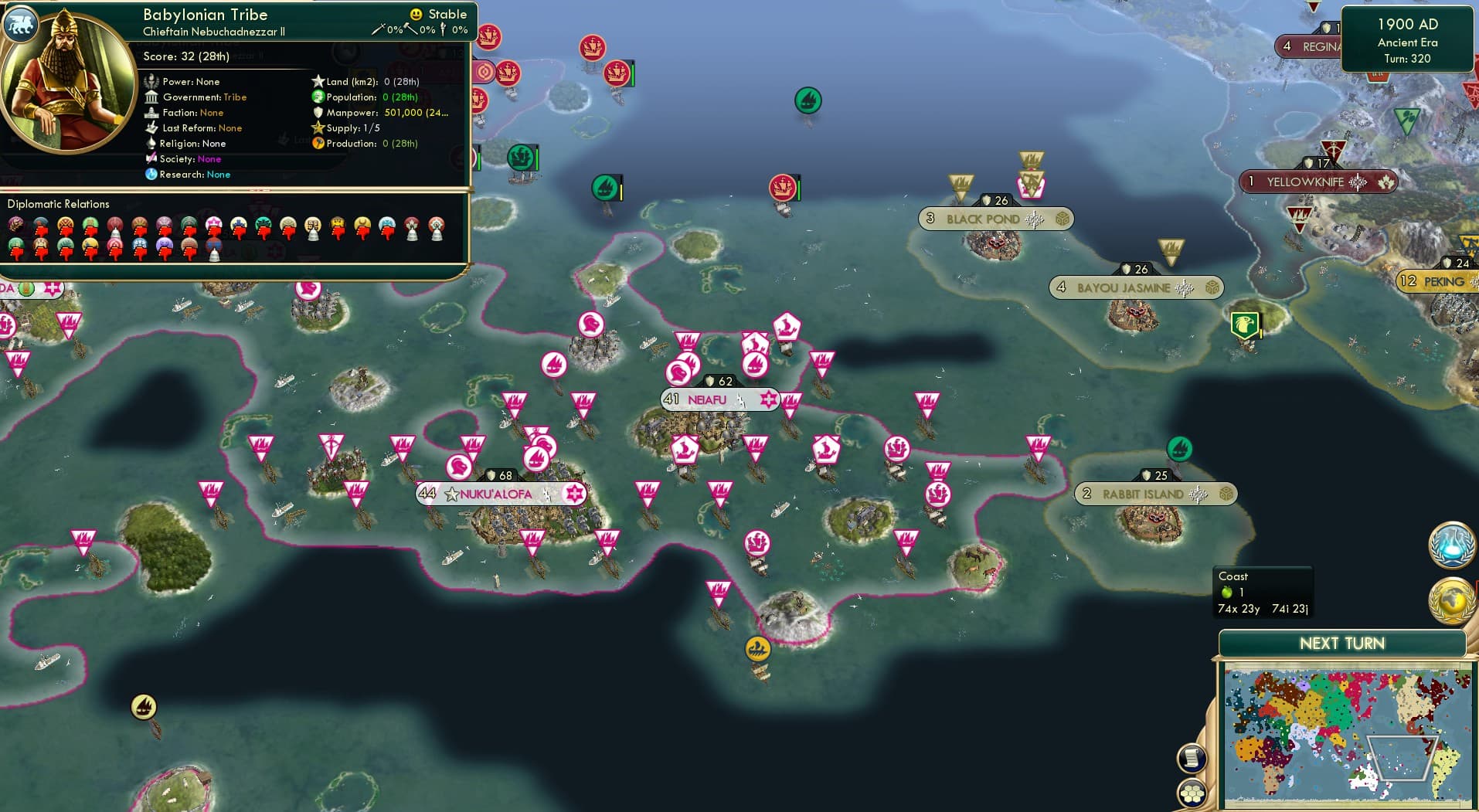Click the green campfire icon near Rabbit Island
The width and height of the screenshot is (1479, 812).
pyautogui.click(x=1180, y=450)
